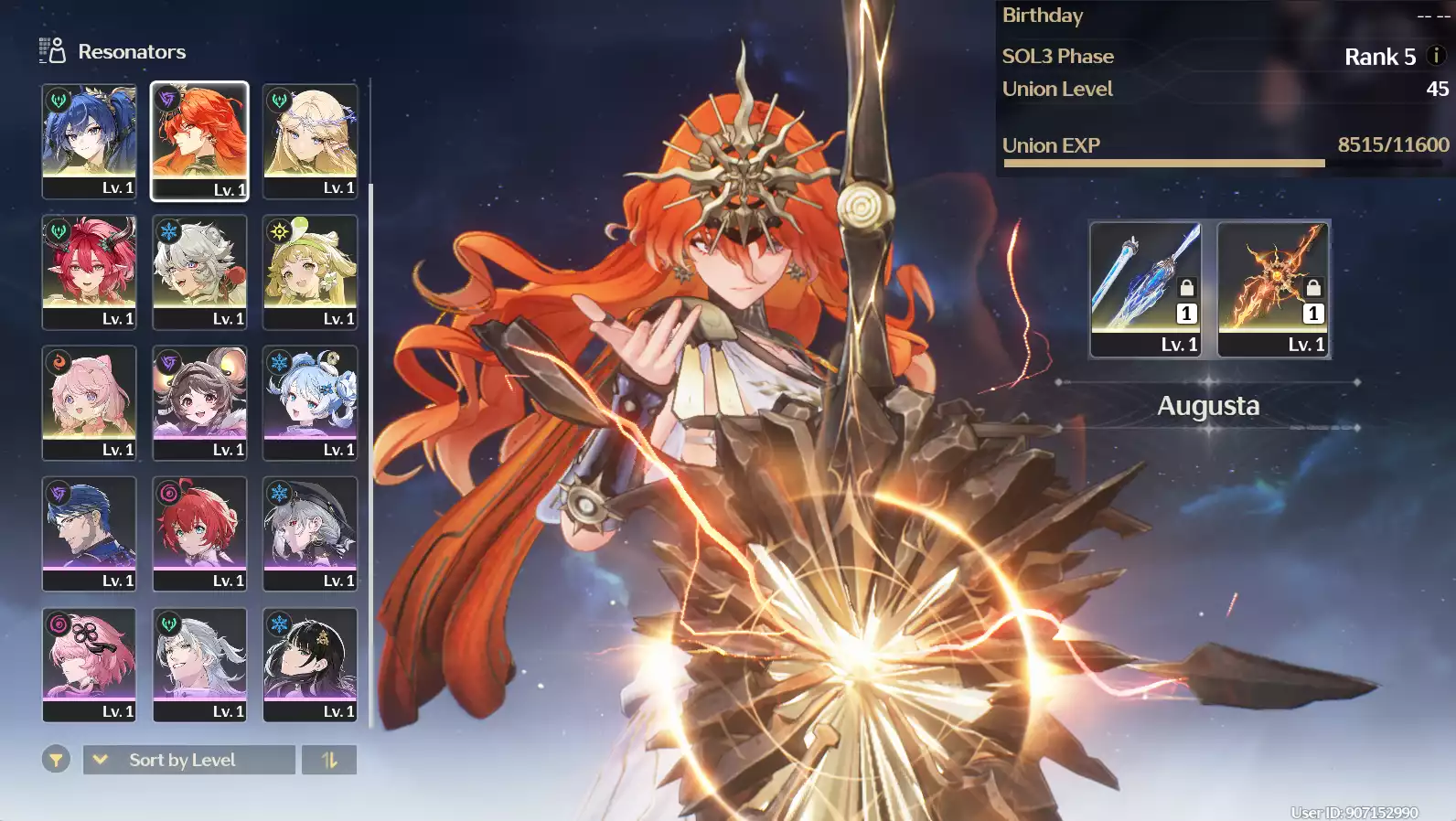The image size is (1456, 821).
Task: Open the Sort by Level dropdown
Action: [189, 760]
